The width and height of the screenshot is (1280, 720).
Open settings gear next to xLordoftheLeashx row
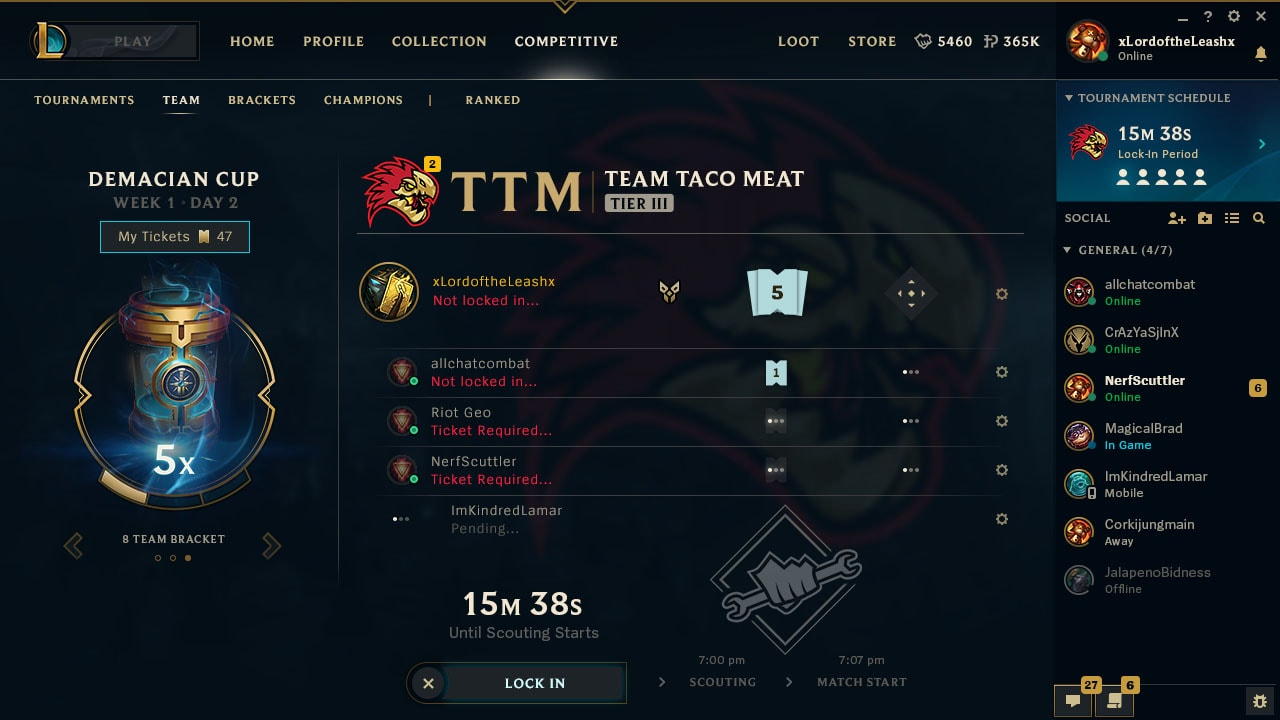click(1002, 294)
